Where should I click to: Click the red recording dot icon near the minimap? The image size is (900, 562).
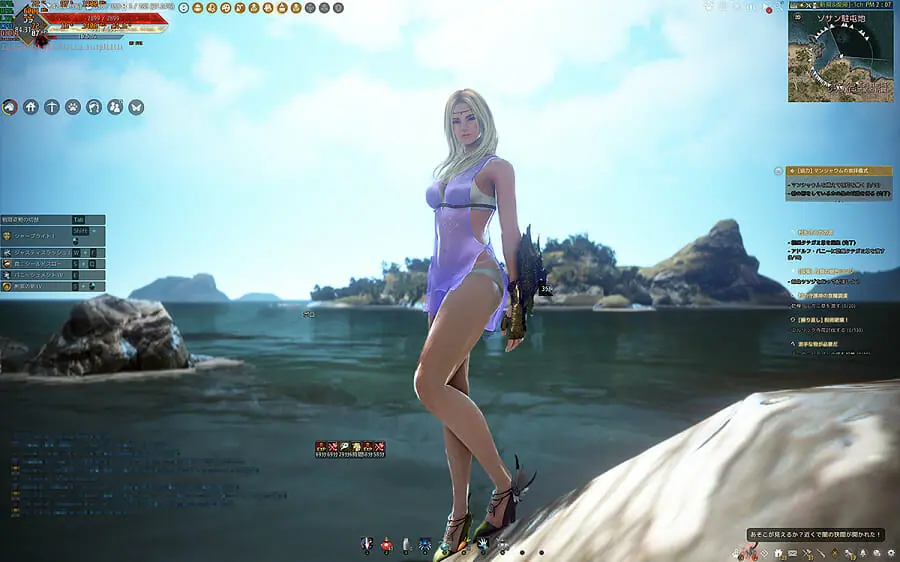[x=769, y=8]
